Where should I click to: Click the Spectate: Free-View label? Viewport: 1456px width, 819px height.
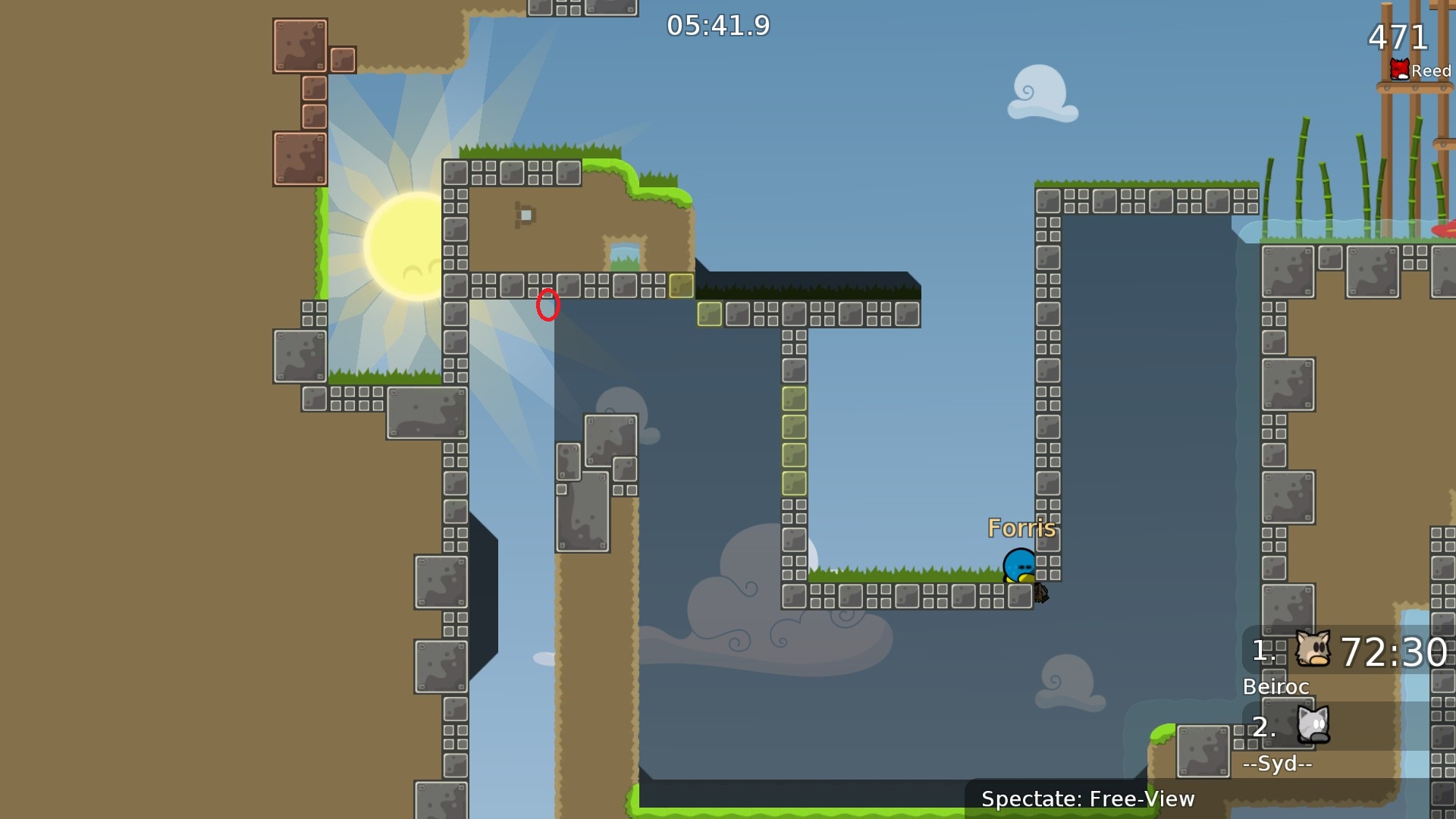[x=1087, y=799]
